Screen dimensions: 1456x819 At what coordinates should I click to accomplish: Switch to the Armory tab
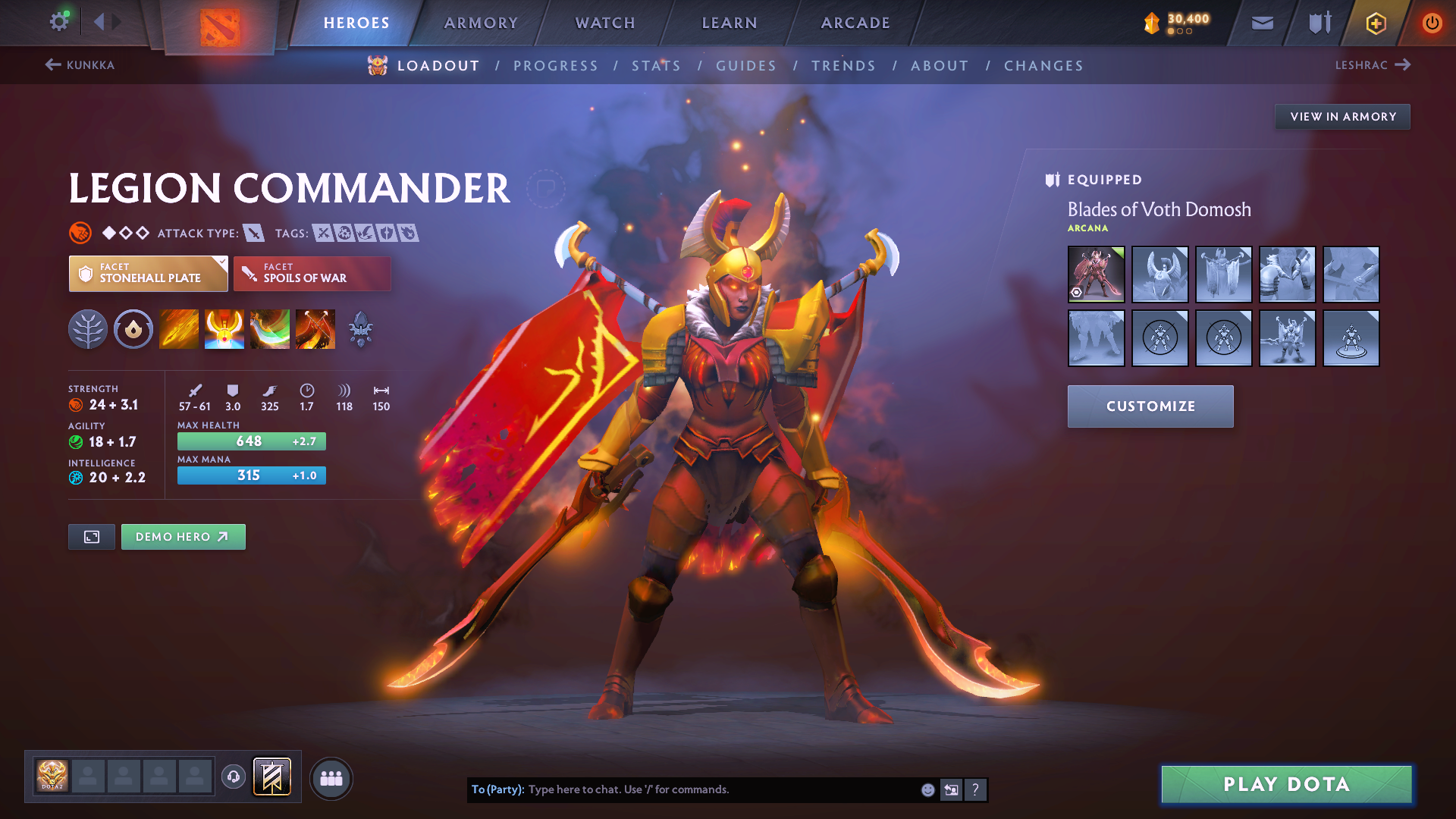pos(481,23)
